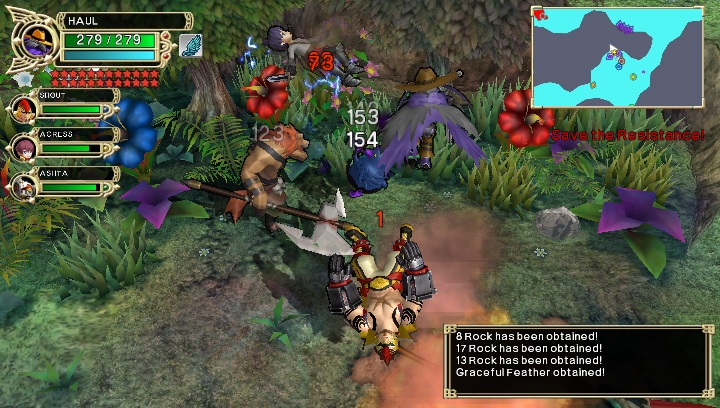Select the Save the Resistance objective text

pyautogui.click(x=627, y=134)
